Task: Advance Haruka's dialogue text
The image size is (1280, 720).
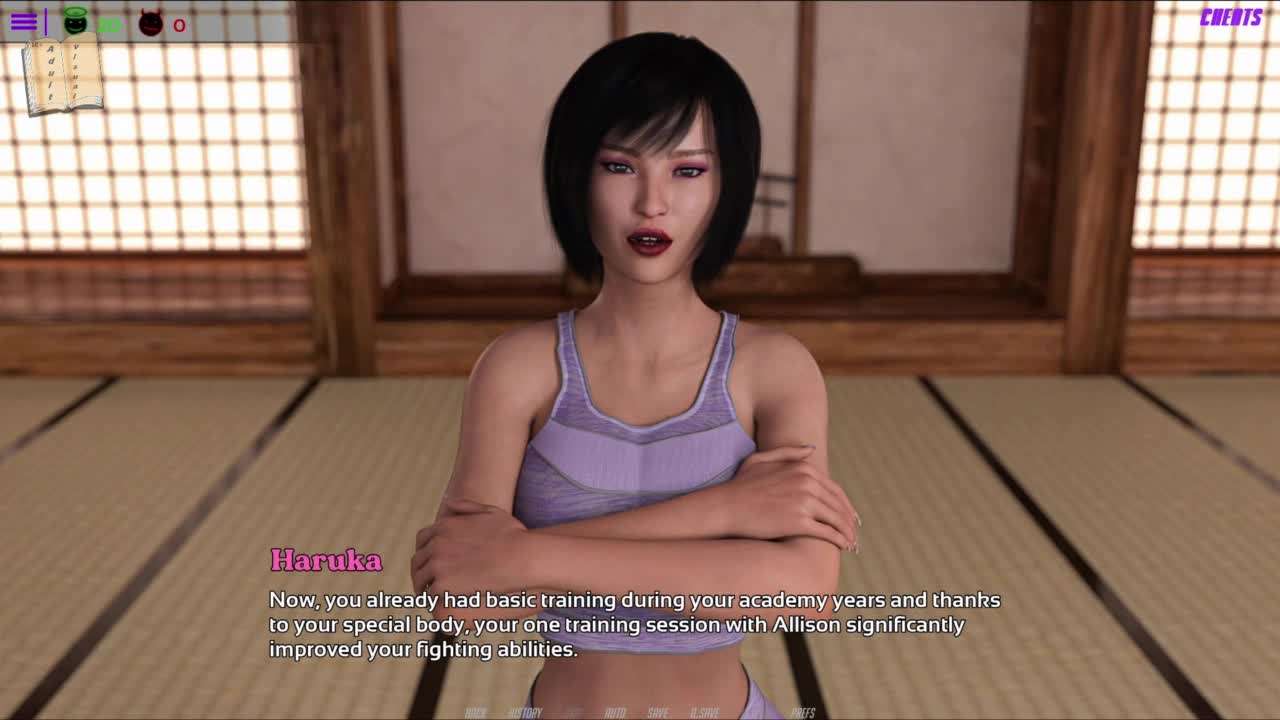Action: point(634,624)
